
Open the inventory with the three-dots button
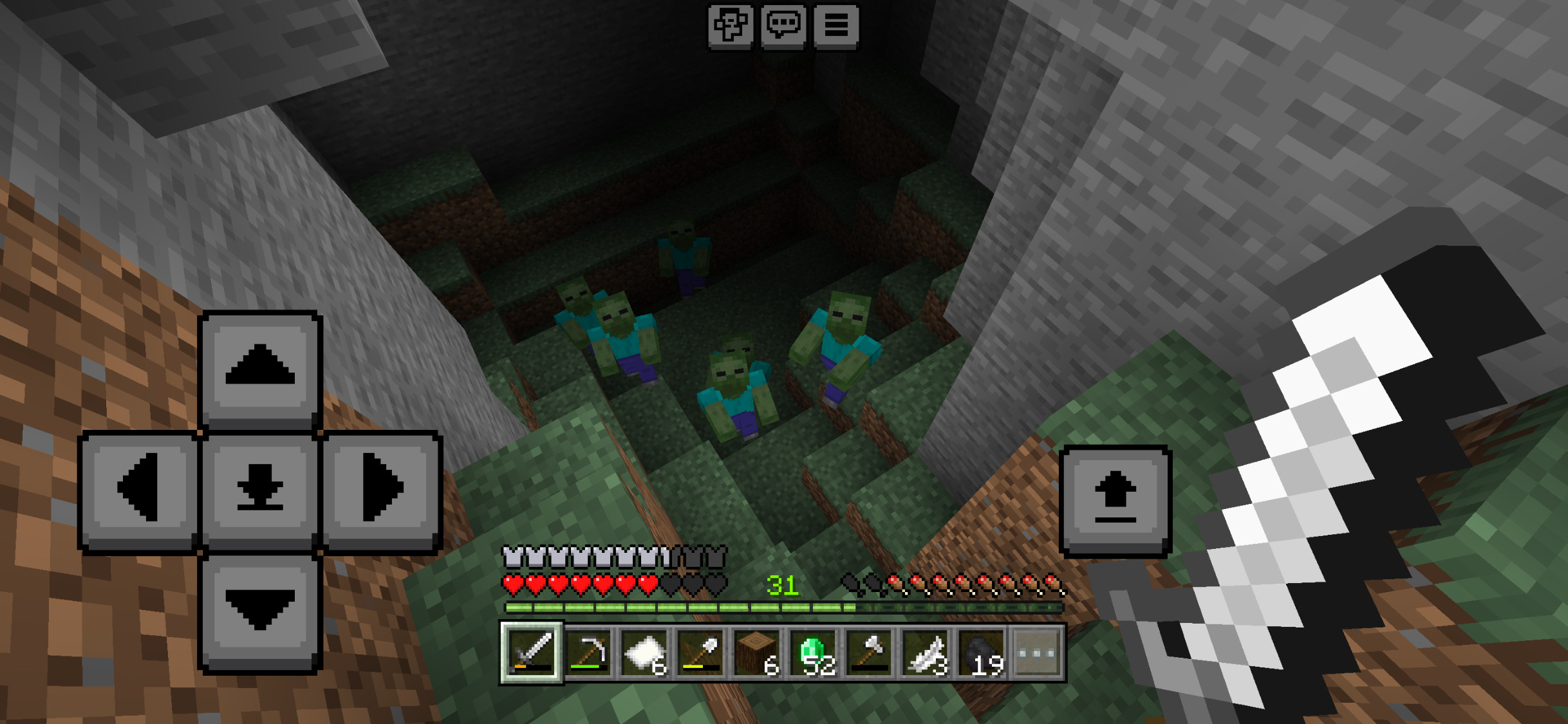(1038, 653)
